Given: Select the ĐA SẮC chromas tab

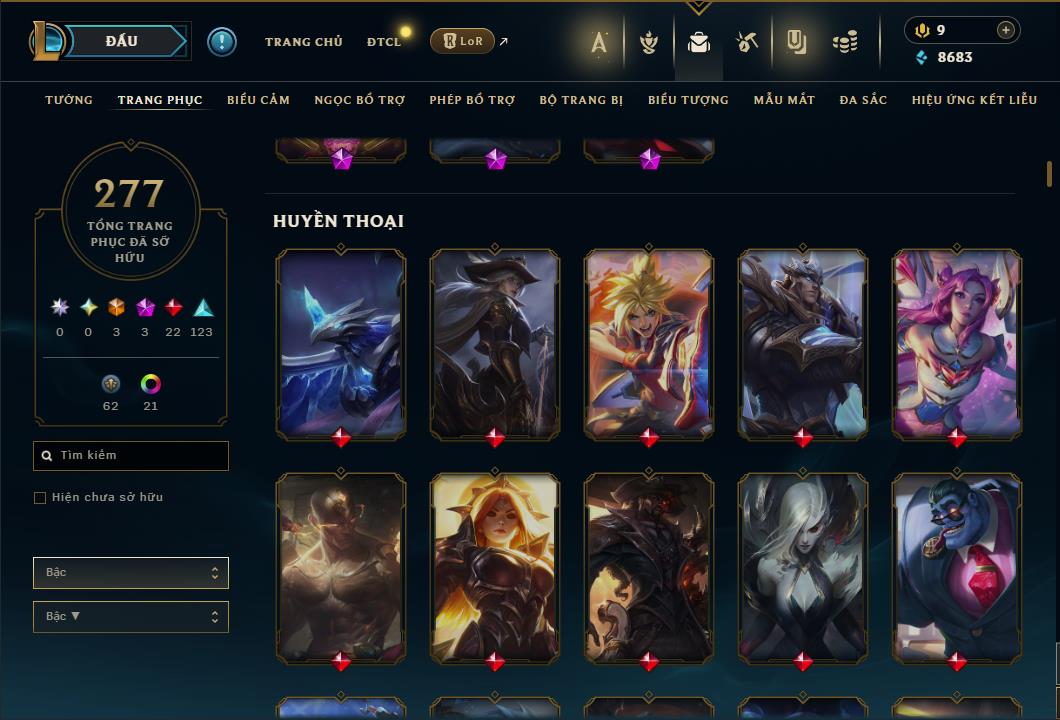Looking at the screenshot, I should click(x=863, y=100).
